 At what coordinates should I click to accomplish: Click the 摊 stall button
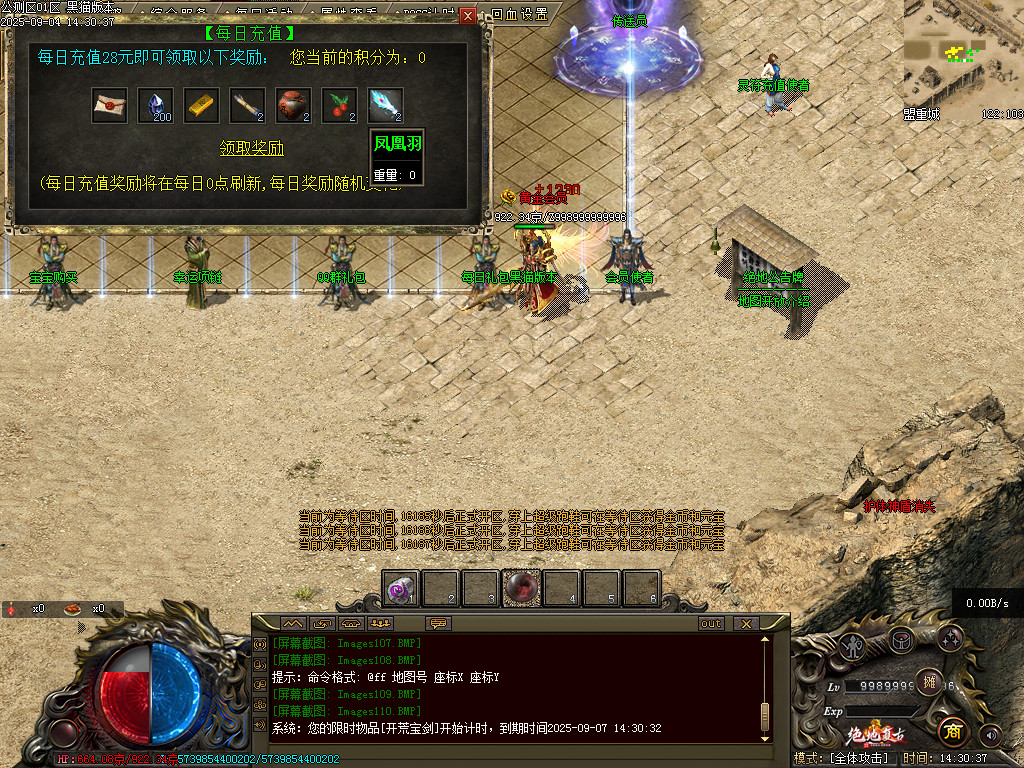929,681
